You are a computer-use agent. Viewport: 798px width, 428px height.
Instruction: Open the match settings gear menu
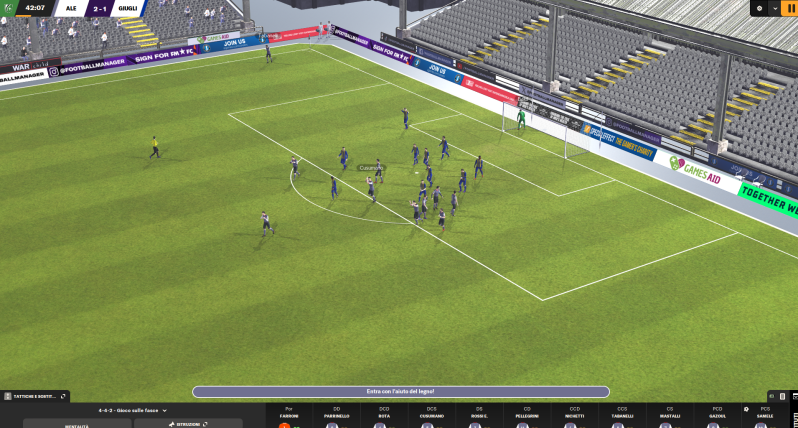(x=760, y=8)
